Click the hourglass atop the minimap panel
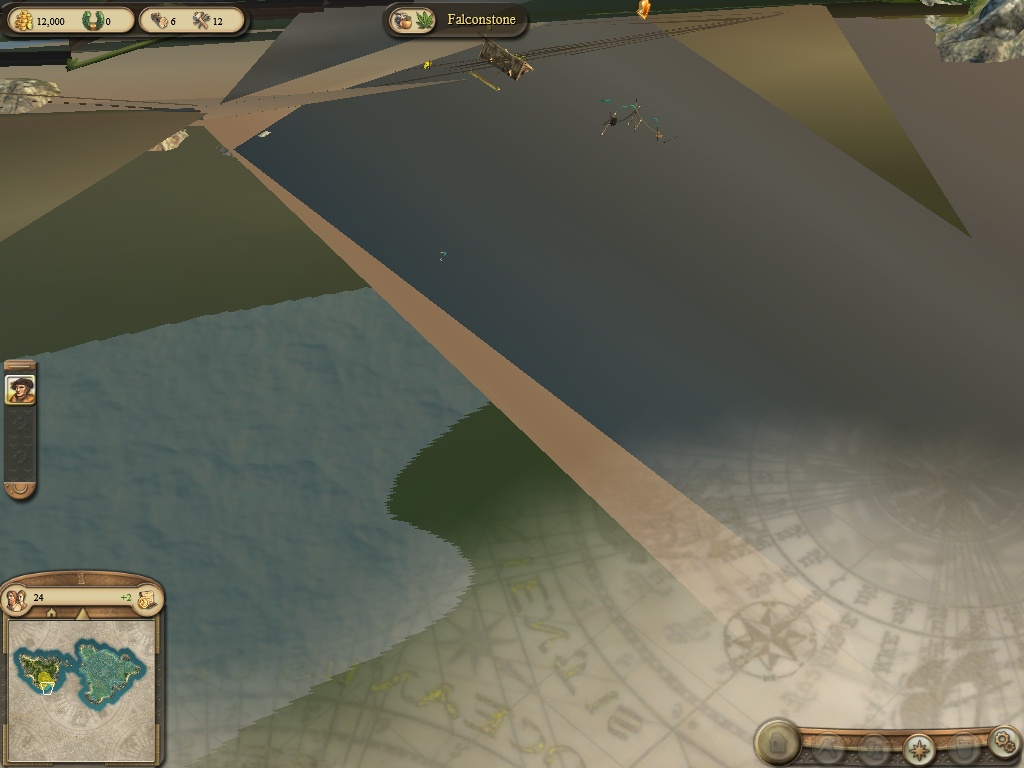The height and width of the screenshot is (768, 1024). click(x=81, y=578)
